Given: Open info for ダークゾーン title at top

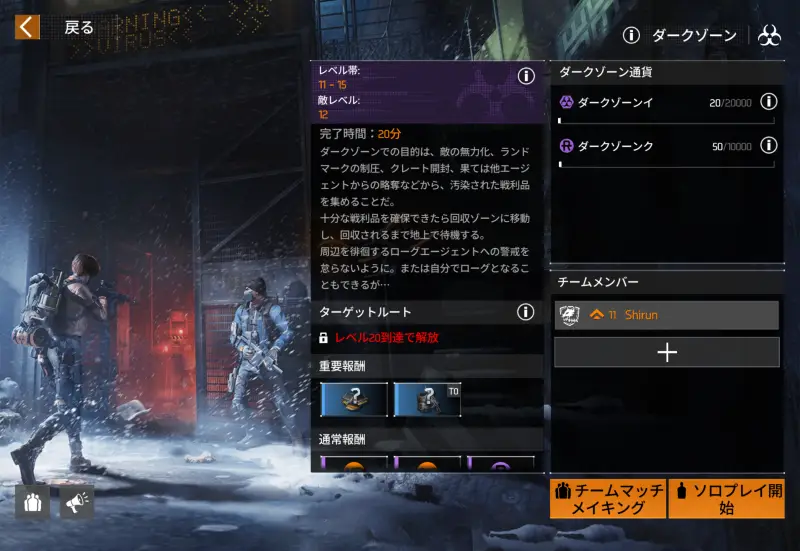Looking at the screenshot, I should click(x=631, y=36).
